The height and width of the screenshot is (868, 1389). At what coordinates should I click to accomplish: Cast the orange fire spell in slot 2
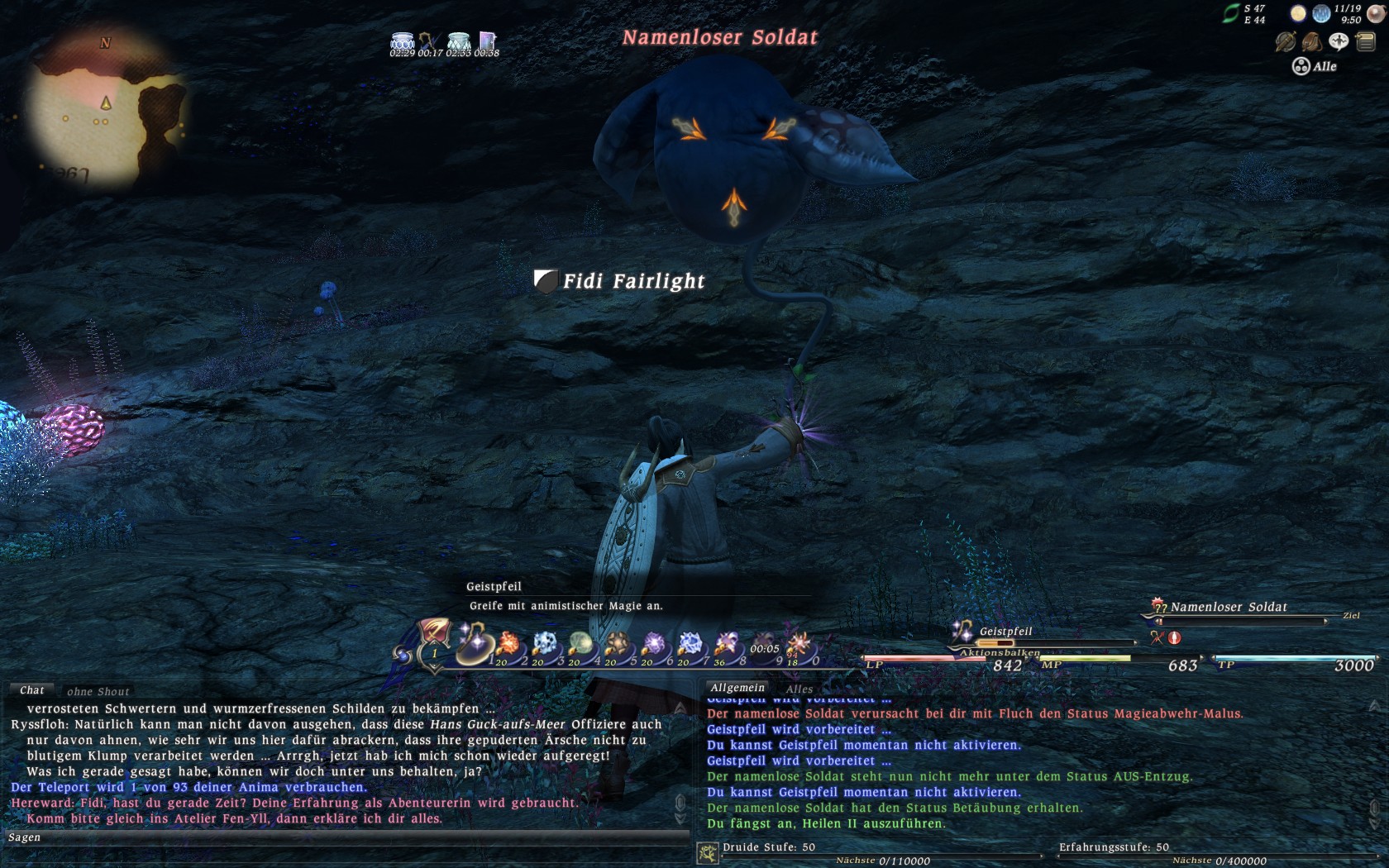click(508, 644)
